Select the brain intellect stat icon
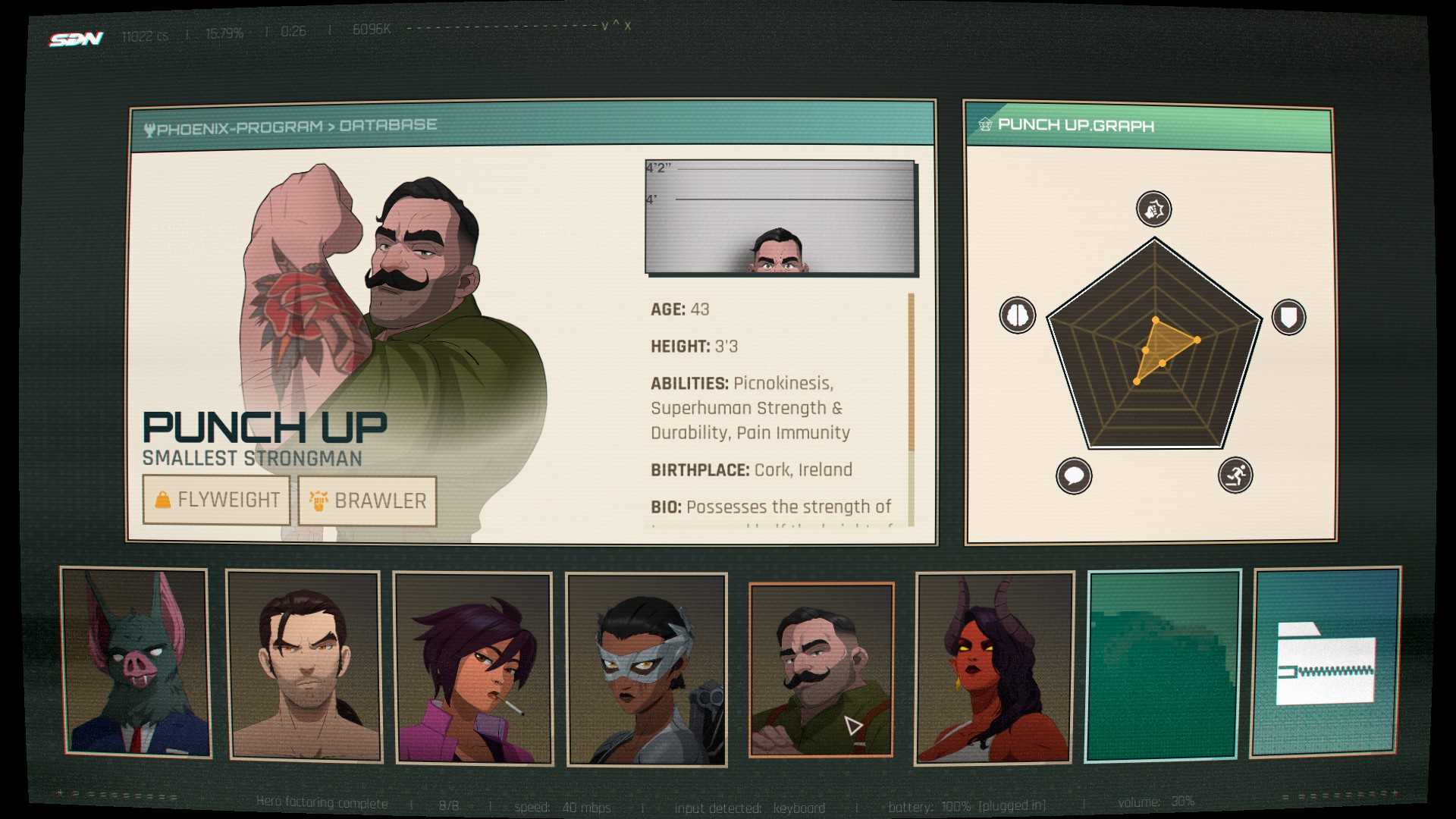The width and height of the screenshot is (1456, 819). 1017,315
